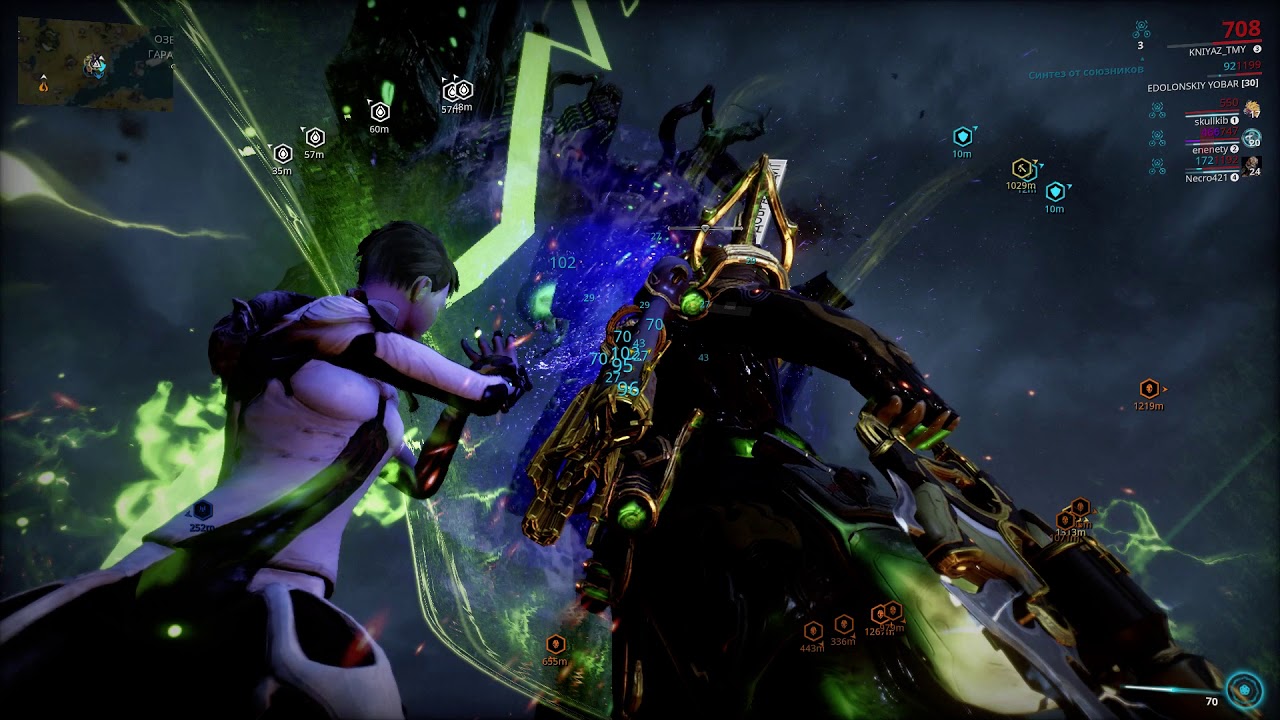1280x720 pixels.
Task: Select the orange enemy marker at 655m
Action: click(x=555, y=644)
